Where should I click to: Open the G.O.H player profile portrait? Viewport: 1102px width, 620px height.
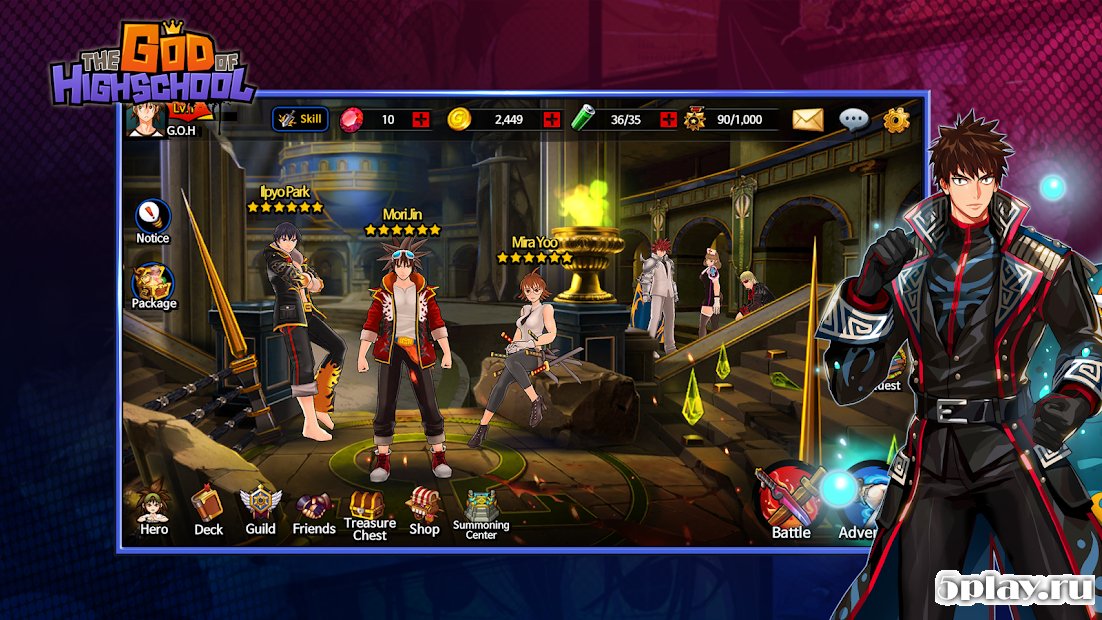pos(148,120)
